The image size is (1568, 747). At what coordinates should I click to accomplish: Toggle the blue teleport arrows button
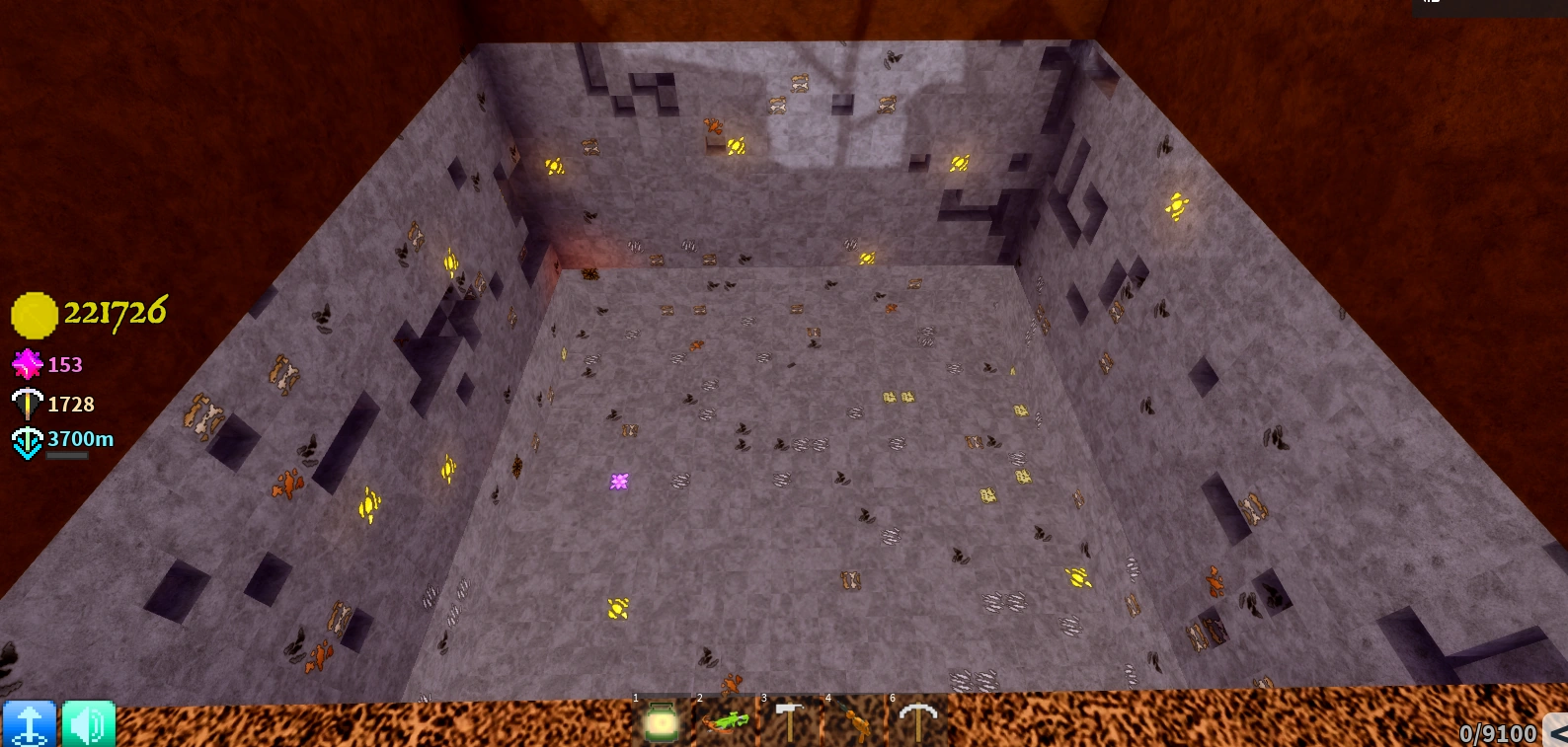tap(31, 724)
